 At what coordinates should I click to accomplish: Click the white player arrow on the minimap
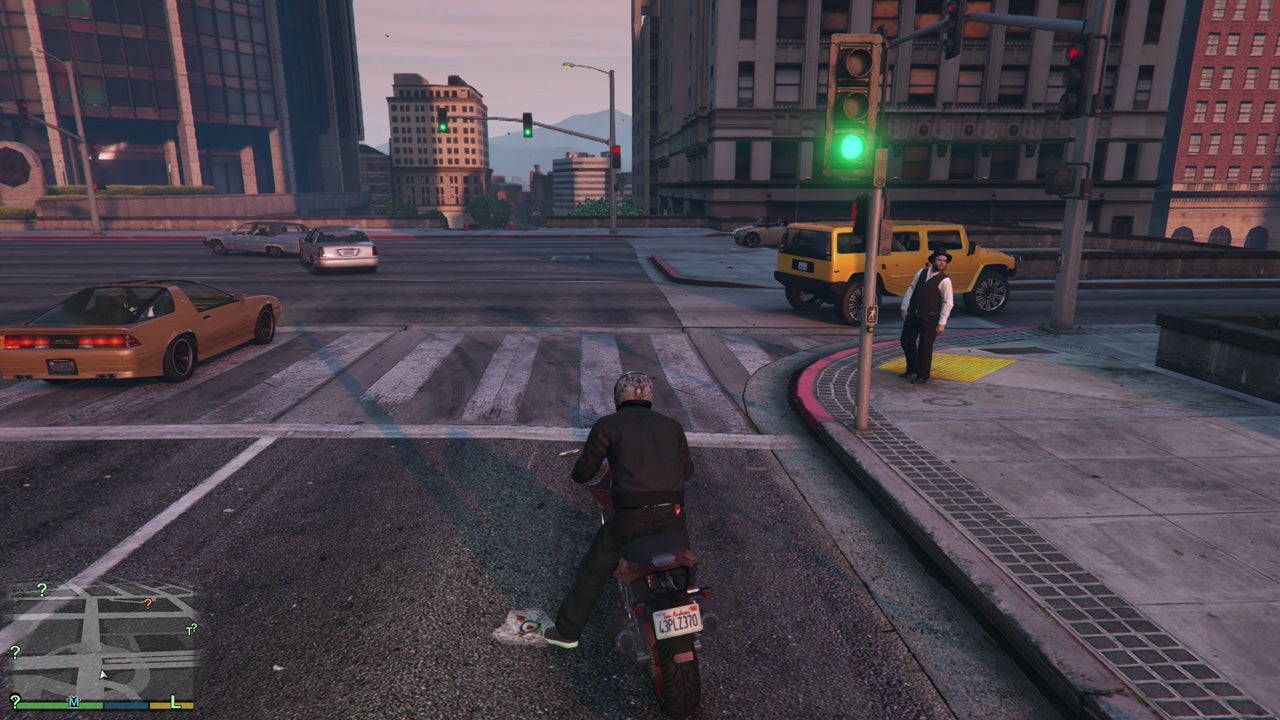click(x=103, y=674)
